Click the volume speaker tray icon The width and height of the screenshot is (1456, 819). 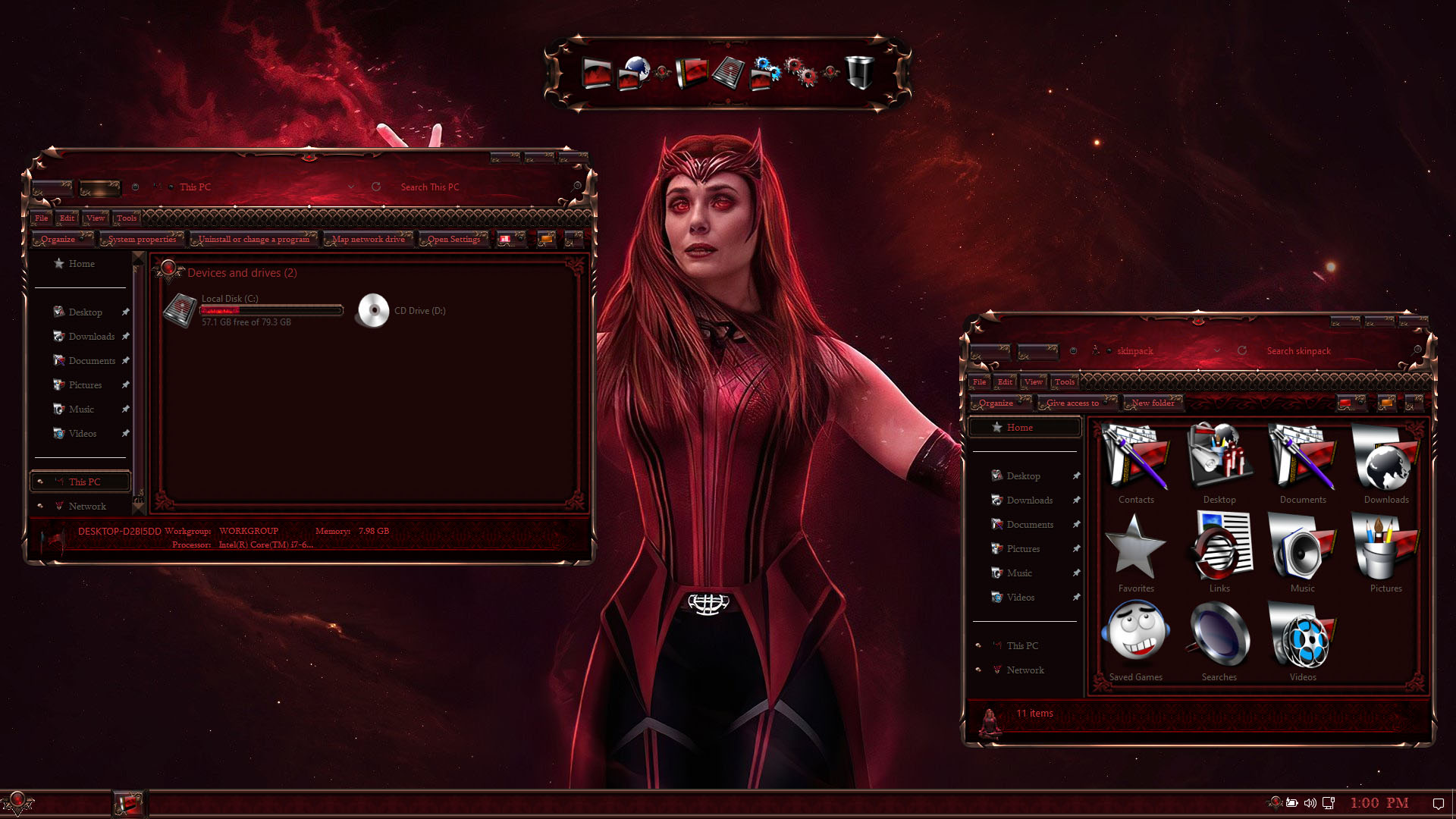[1310, 803]
